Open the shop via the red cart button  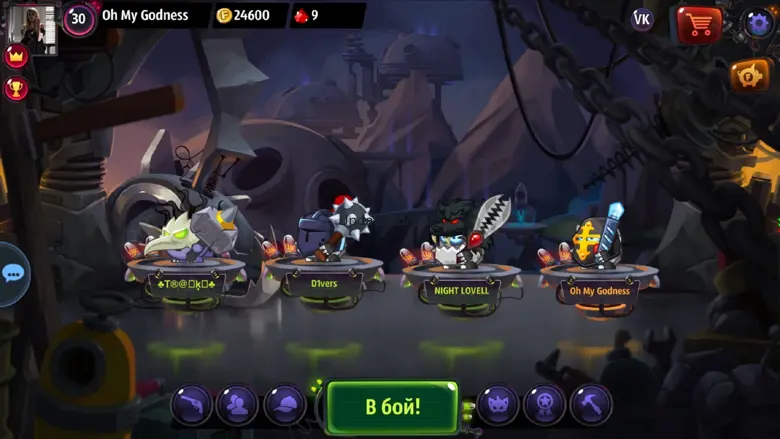coord(699,23)
